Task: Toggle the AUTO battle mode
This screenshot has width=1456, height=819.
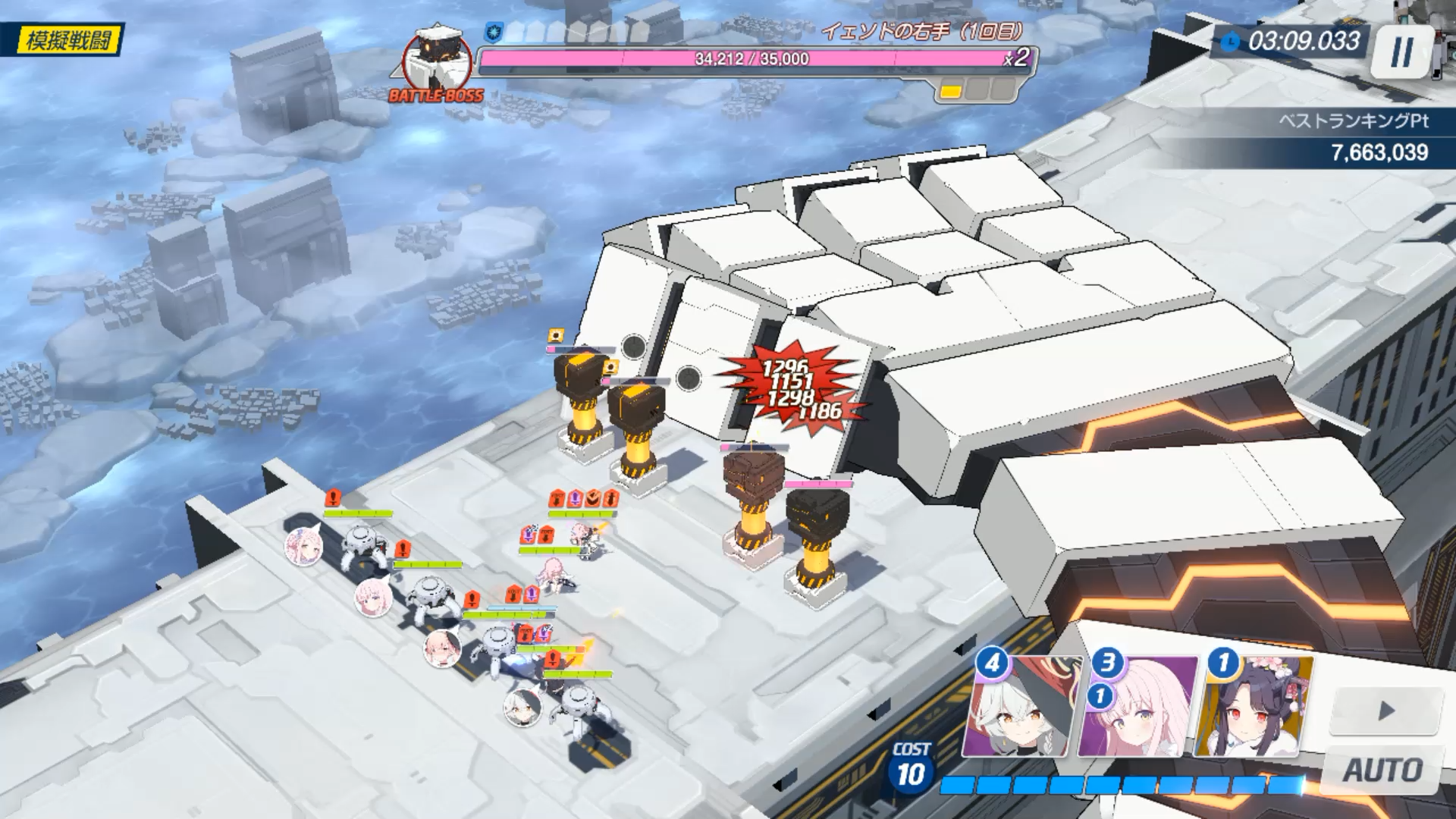Action: pos(1382,770)
